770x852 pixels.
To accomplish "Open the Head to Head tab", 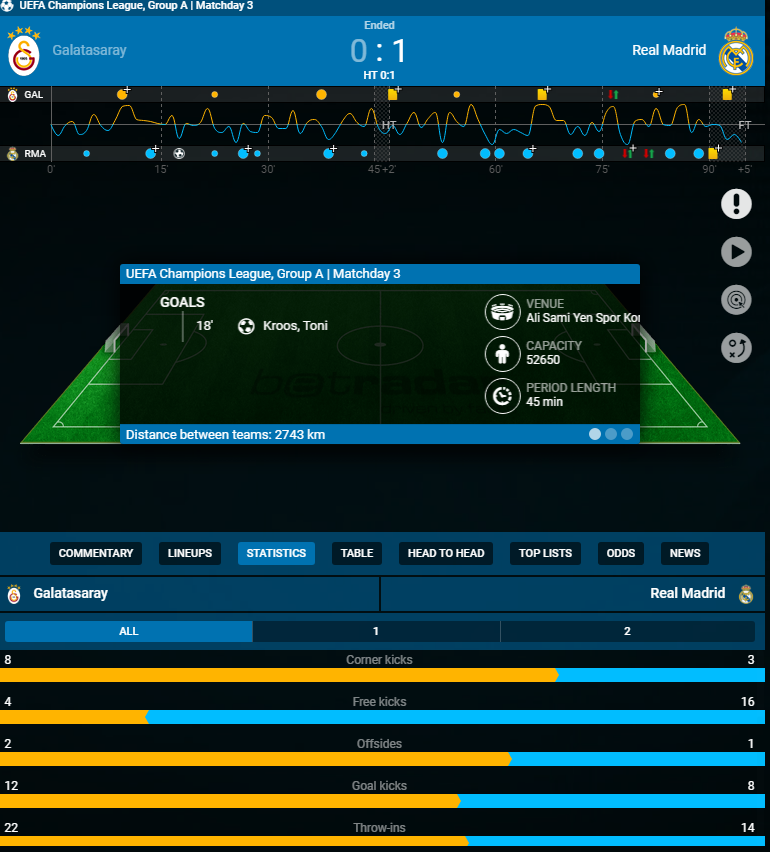I will tap(446, 553).
